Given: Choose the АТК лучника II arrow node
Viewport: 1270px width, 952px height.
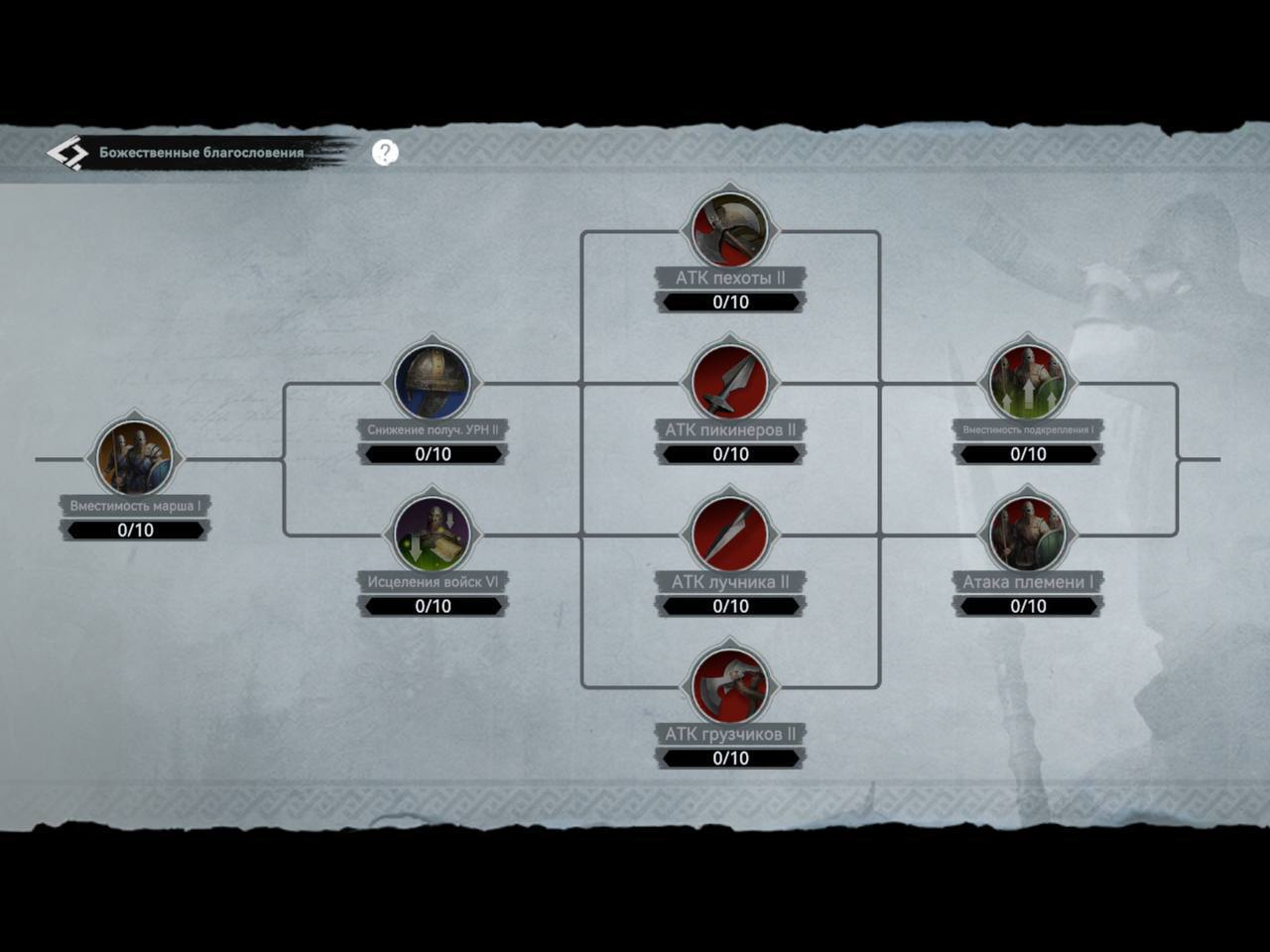Looking at the screenshot, I should pyautogui.click(x=730, y=534).
